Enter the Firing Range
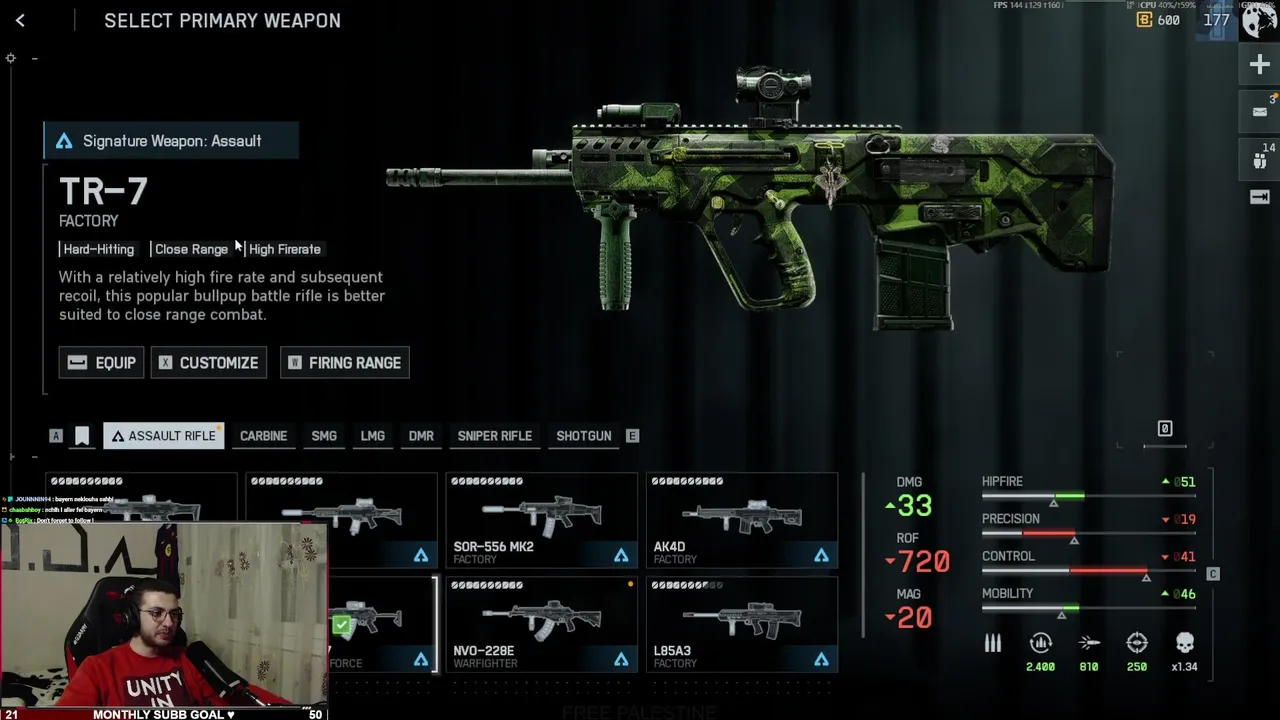The height and width of the screenshot is (720, 1280). [344, 363]
